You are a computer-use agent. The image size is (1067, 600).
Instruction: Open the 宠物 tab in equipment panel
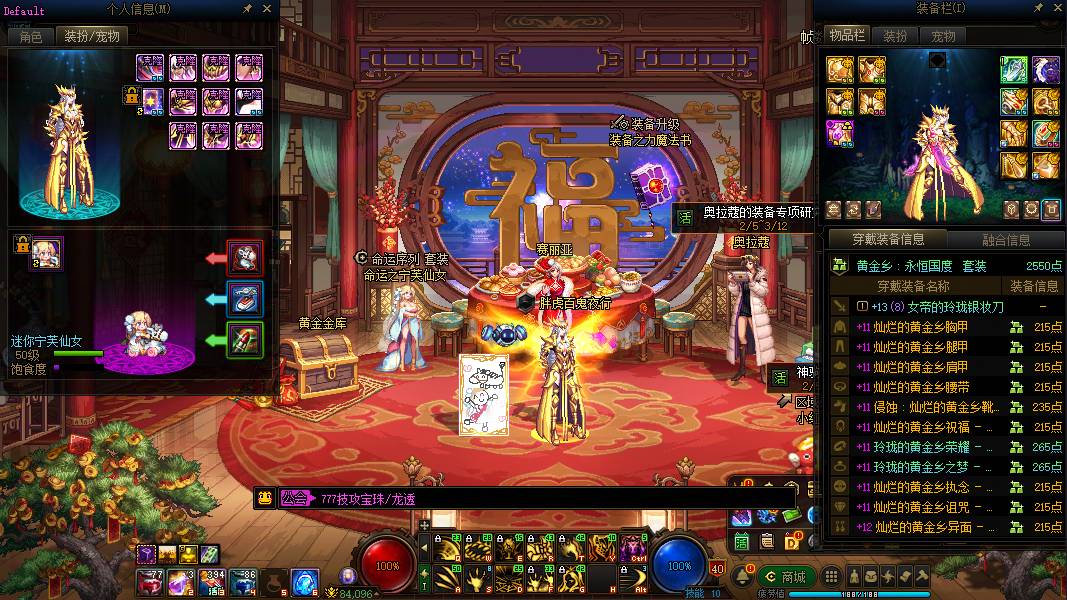tap(943, 36)
